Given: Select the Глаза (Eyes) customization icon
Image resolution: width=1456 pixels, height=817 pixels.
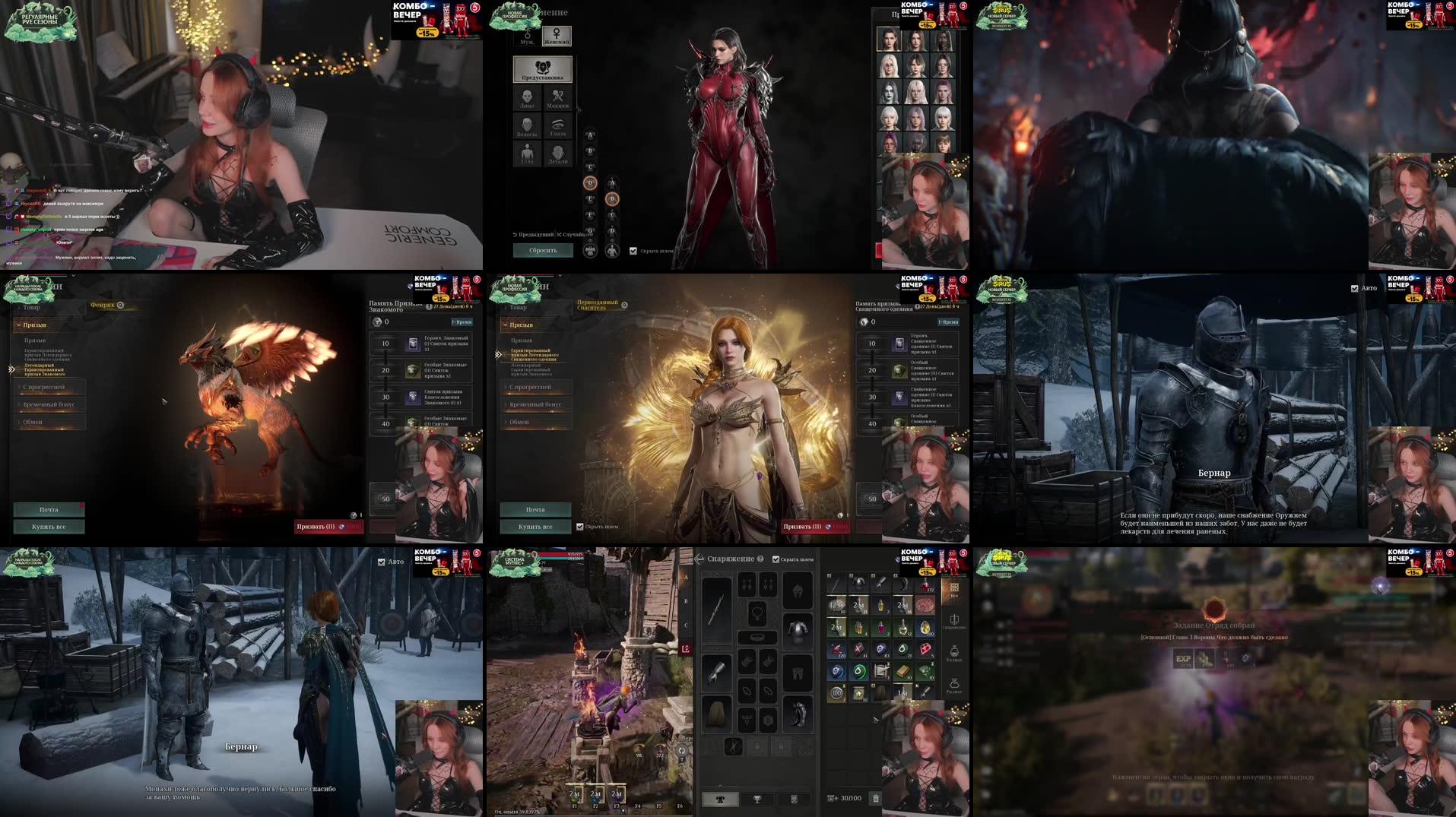Looking at the screenshot, I should tap(558, 125).
